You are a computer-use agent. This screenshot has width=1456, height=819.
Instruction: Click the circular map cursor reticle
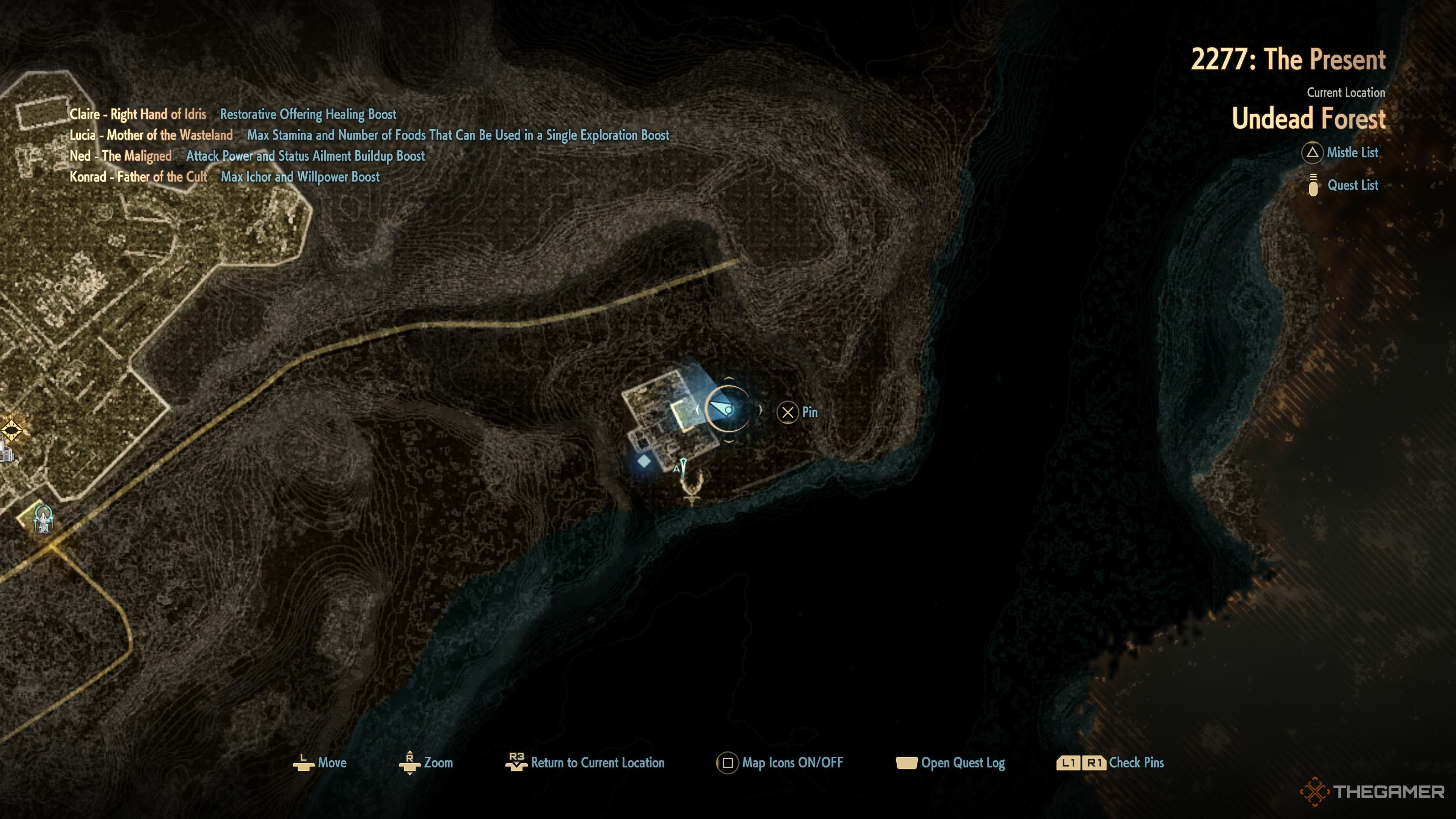[x=728, y=409]
